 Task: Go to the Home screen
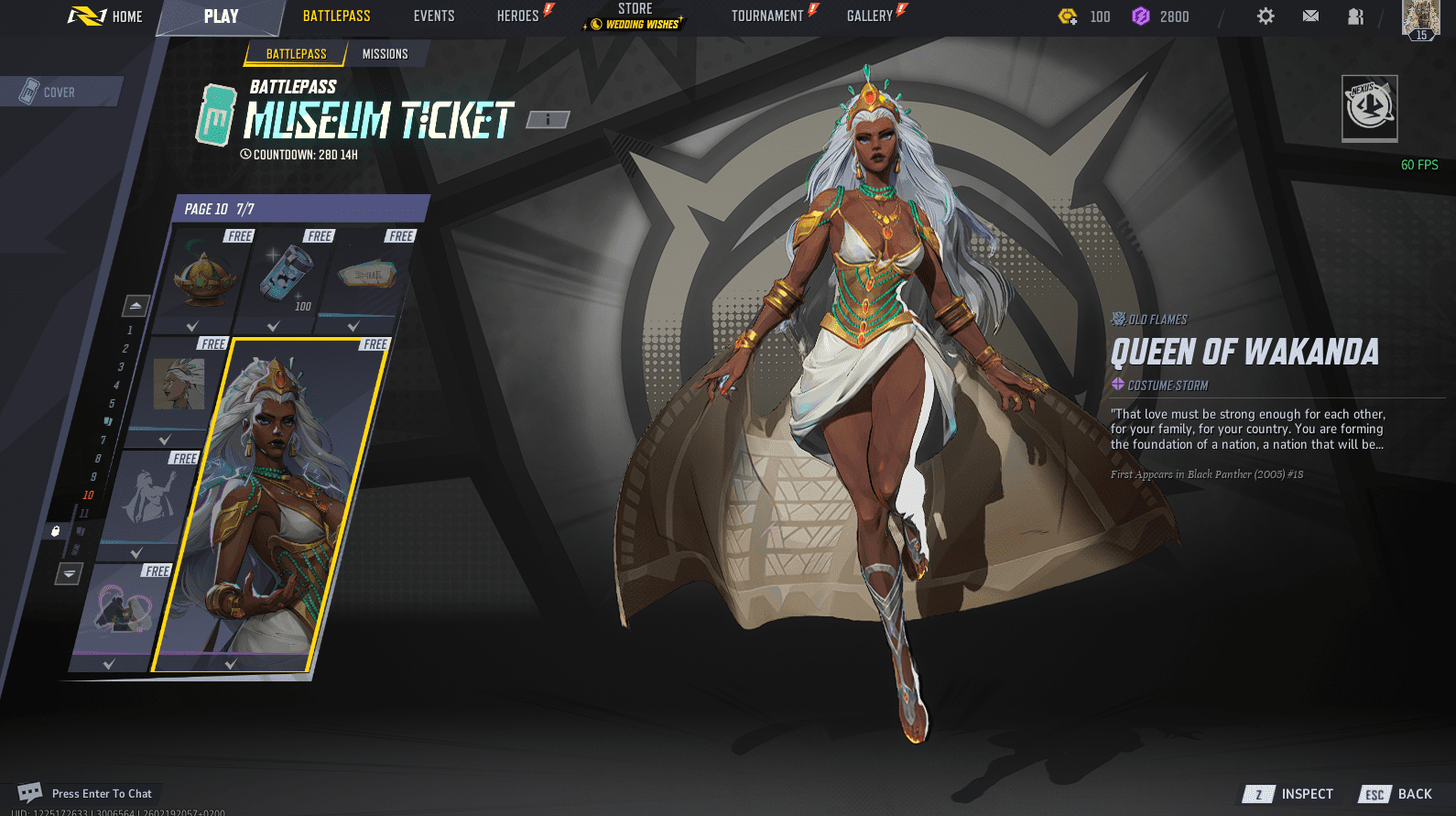point(106,16)
